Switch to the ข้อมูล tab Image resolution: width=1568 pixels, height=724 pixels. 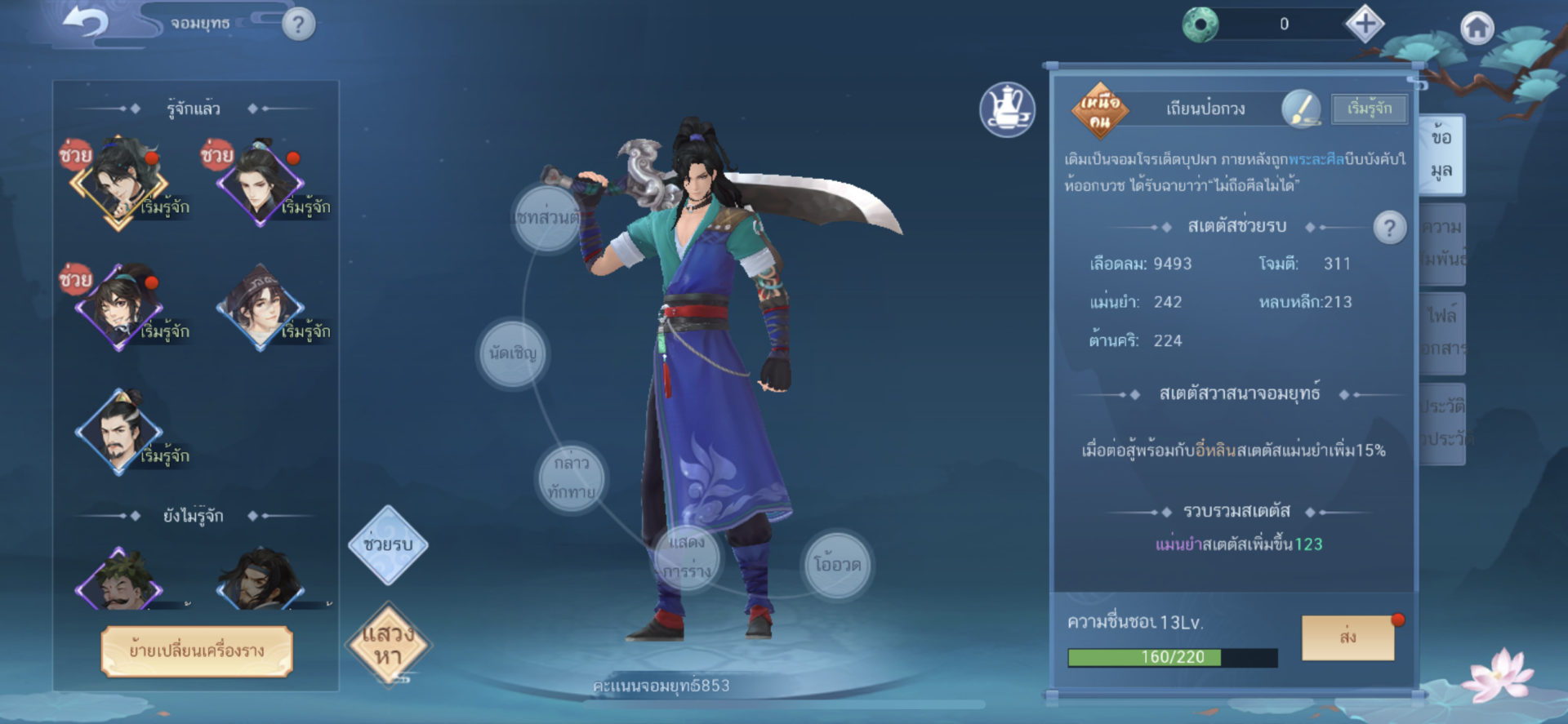click(1441, 153)
